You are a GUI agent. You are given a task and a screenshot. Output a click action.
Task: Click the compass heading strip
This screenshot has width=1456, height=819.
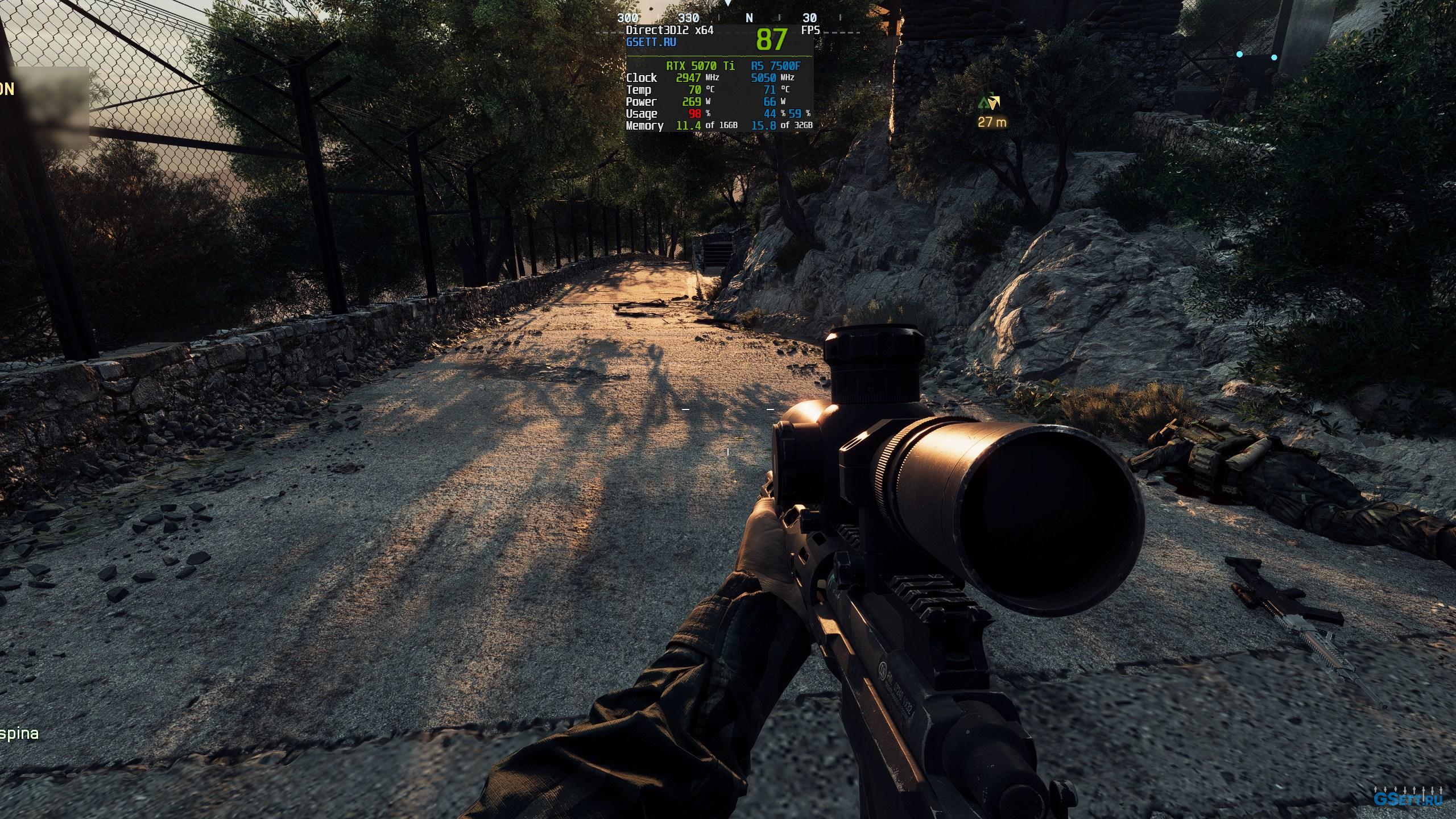728,18
